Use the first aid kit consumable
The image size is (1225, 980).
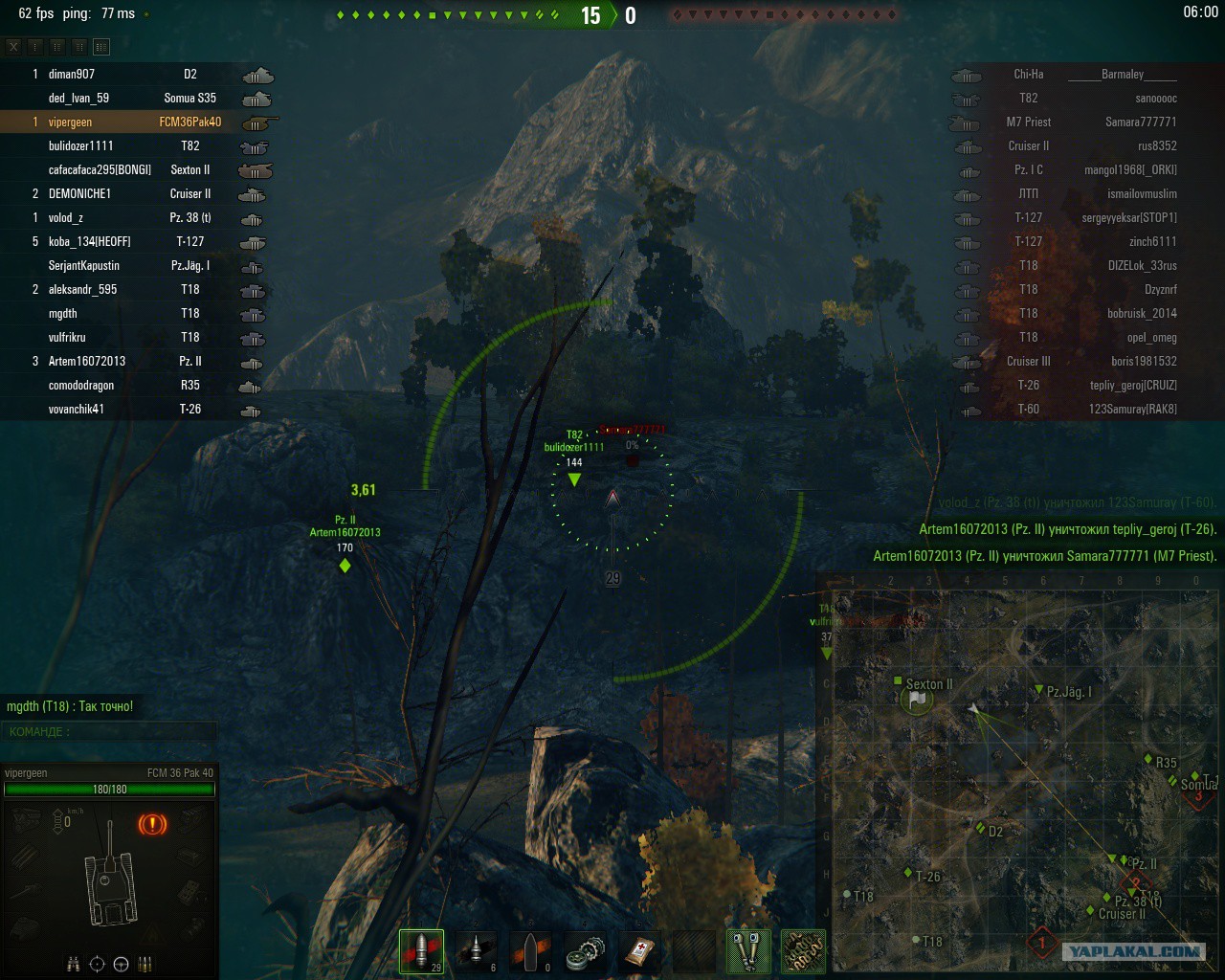pyautogui.click(x=640, y=950)
